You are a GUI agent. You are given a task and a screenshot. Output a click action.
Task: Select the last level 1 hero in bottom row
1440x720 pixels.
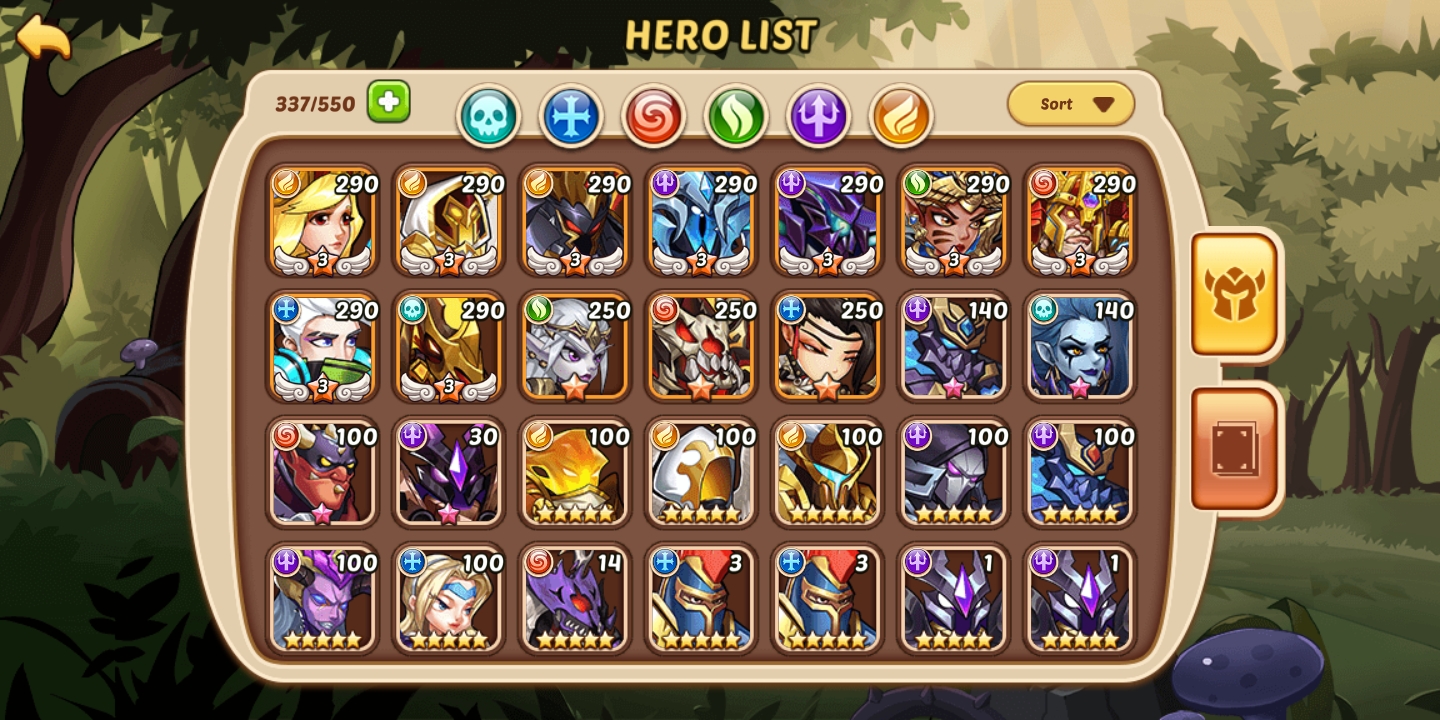[1079, 600]
